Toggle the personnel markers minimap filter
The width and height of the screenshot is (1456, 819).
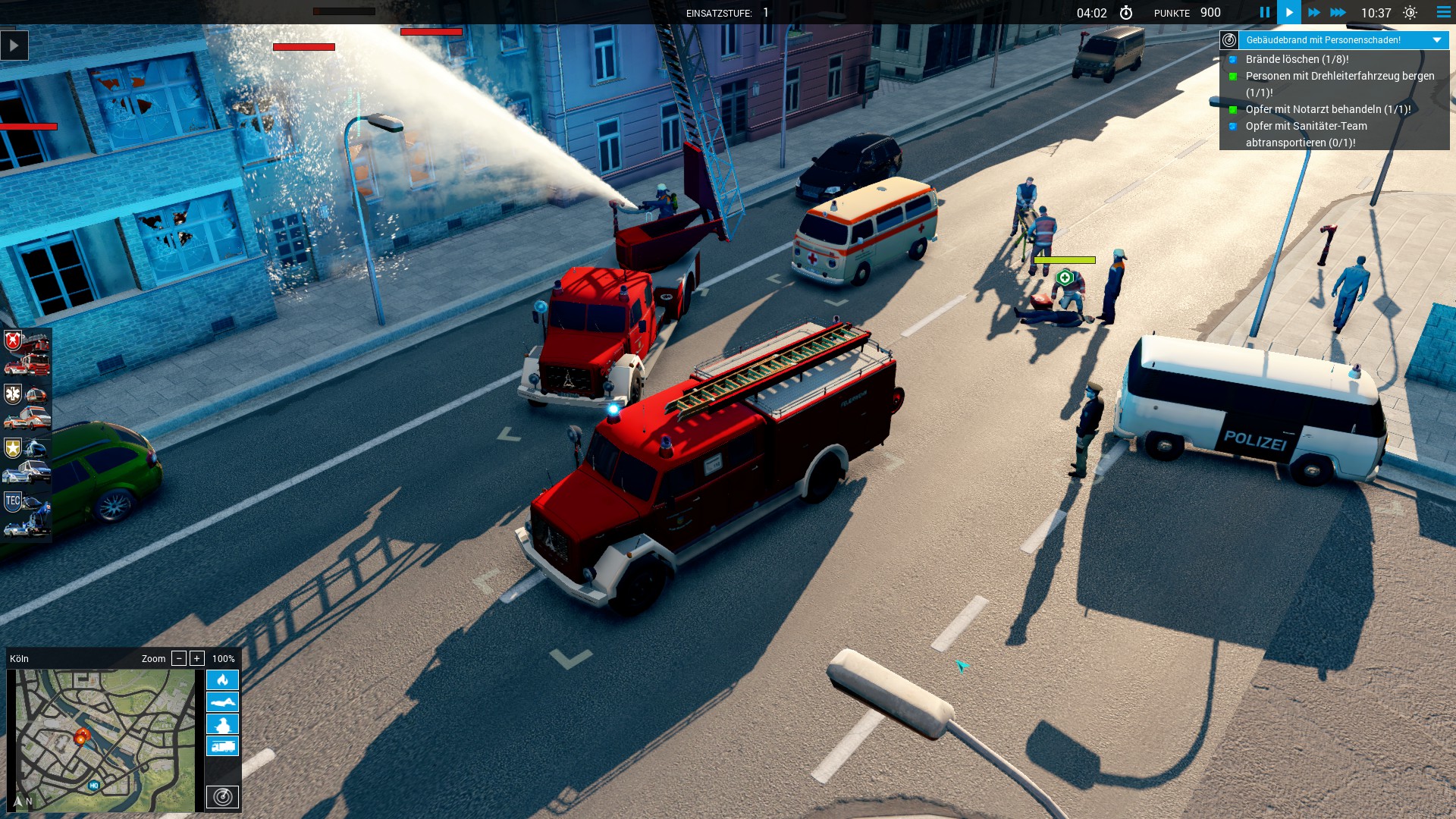click(x=222, y=723)
